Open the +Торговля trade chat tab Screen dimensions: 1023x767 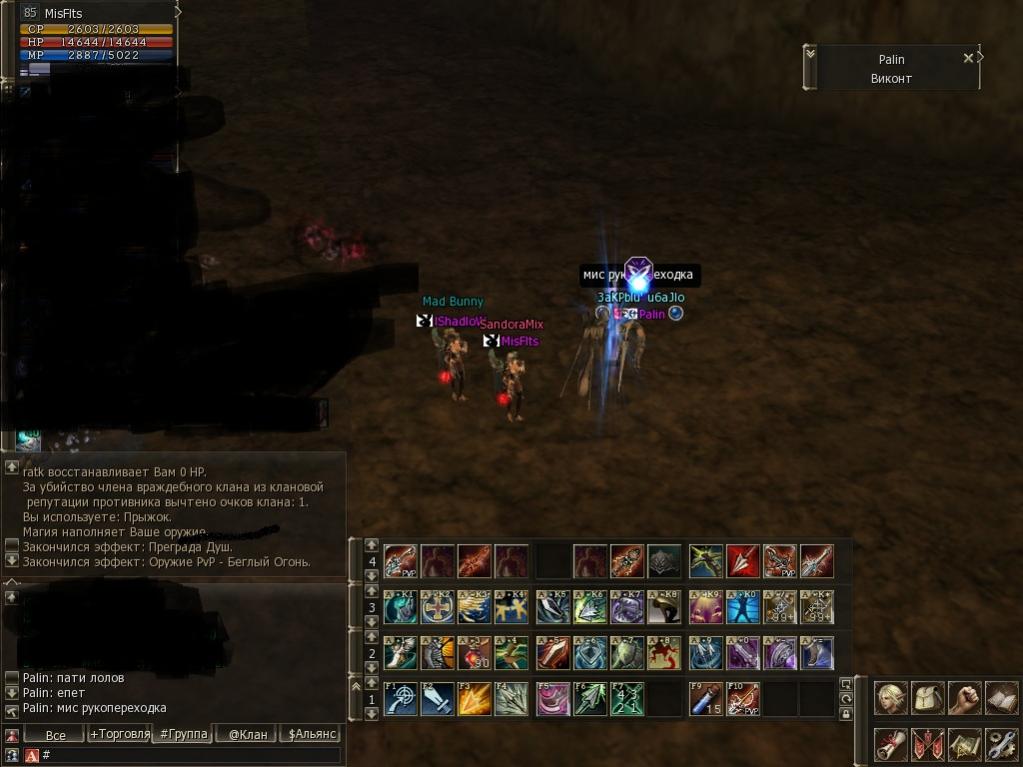pyautogui.click(x=118, y=735)
